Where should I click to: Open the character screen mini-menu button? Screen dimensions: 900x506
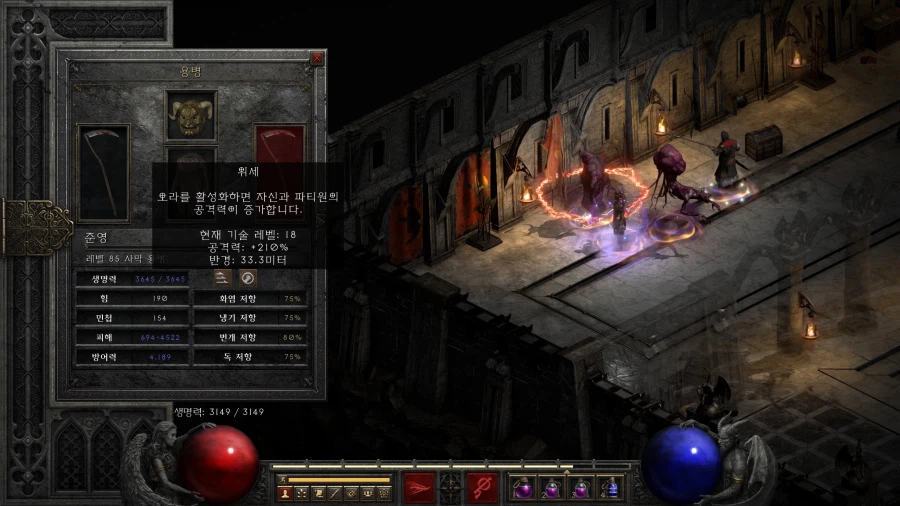coord(285,493)
